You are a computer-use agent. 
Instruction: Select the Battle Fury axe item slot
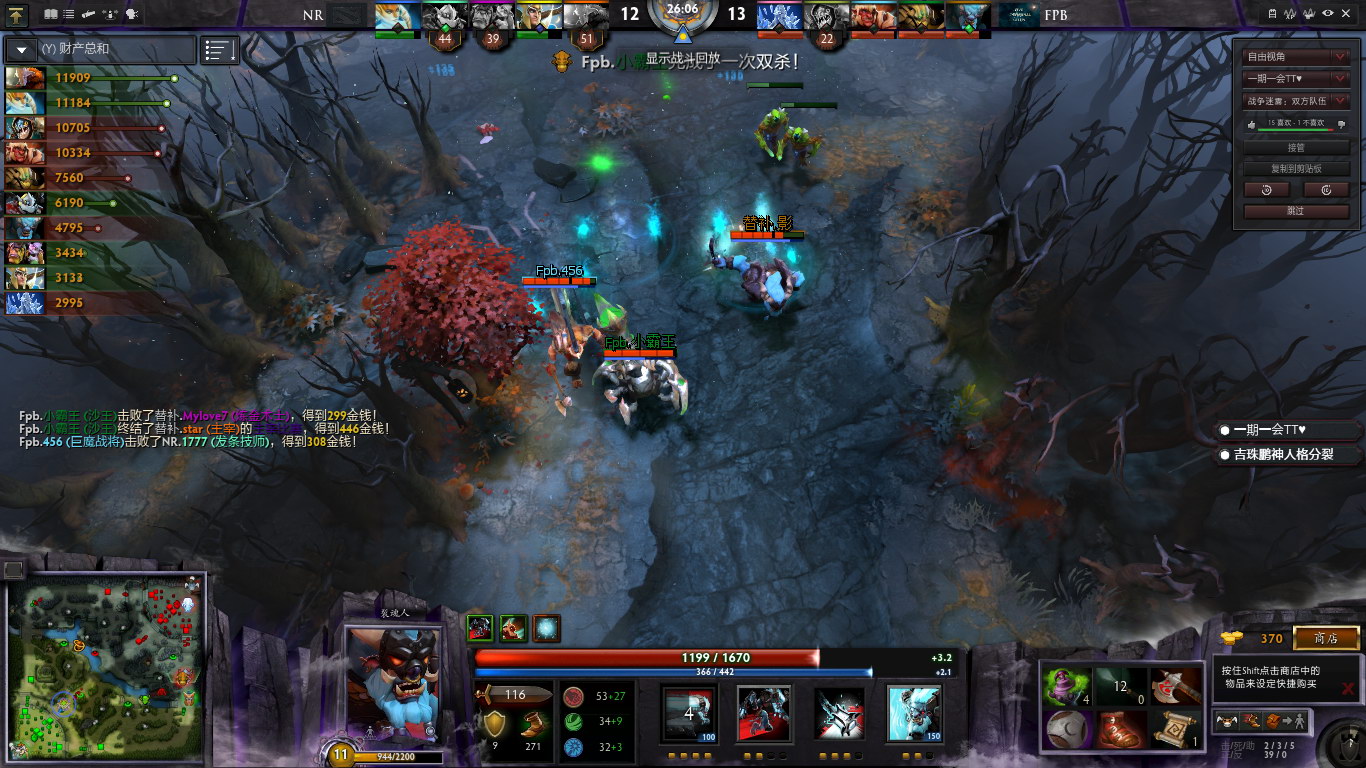click(1175, 686)
